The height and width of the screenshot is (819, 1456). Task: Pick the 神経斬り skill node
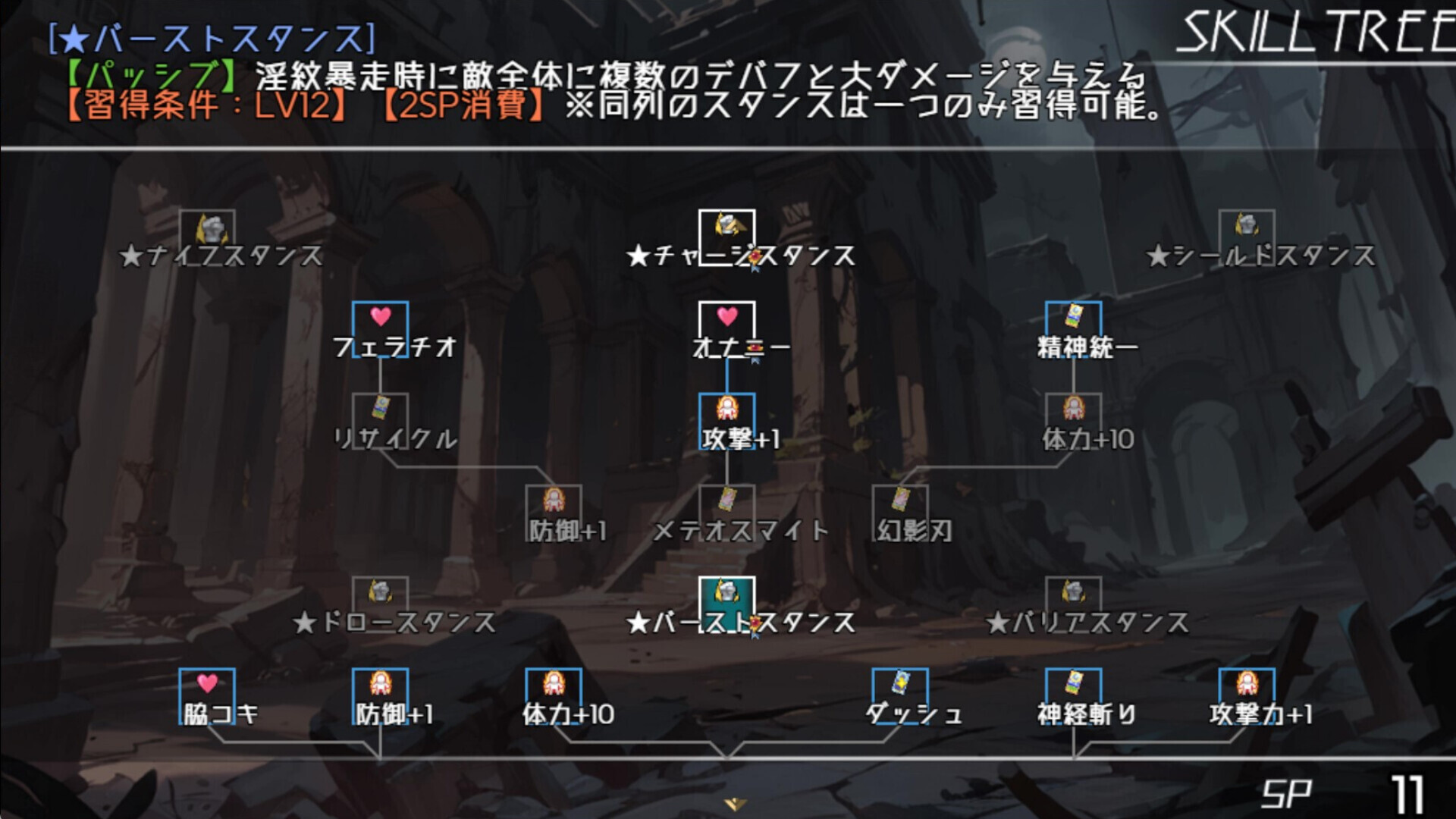click(1073, 688)
